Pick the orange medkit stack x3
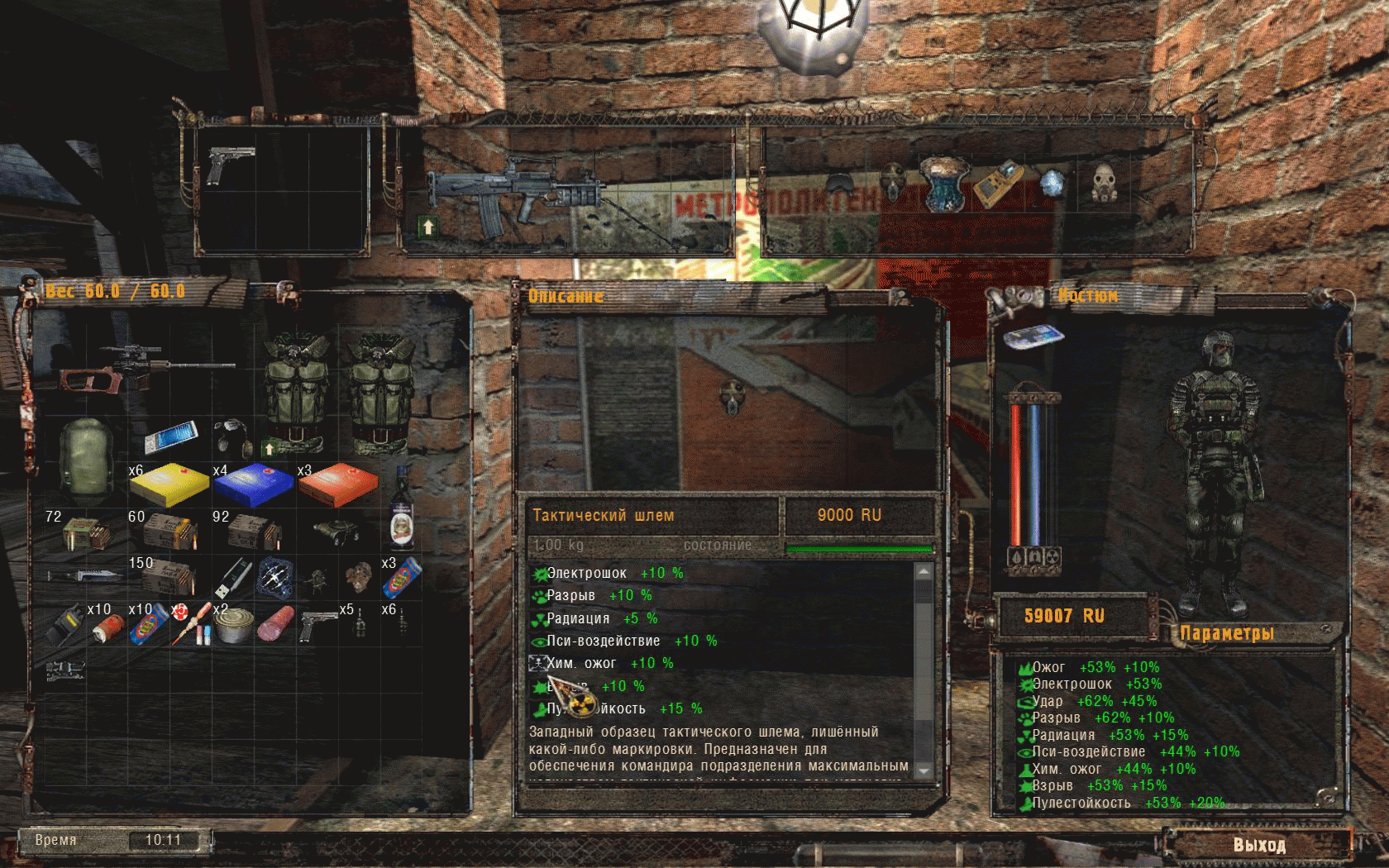This screenshot has height=868, width=1389. [x=337, y=484]
